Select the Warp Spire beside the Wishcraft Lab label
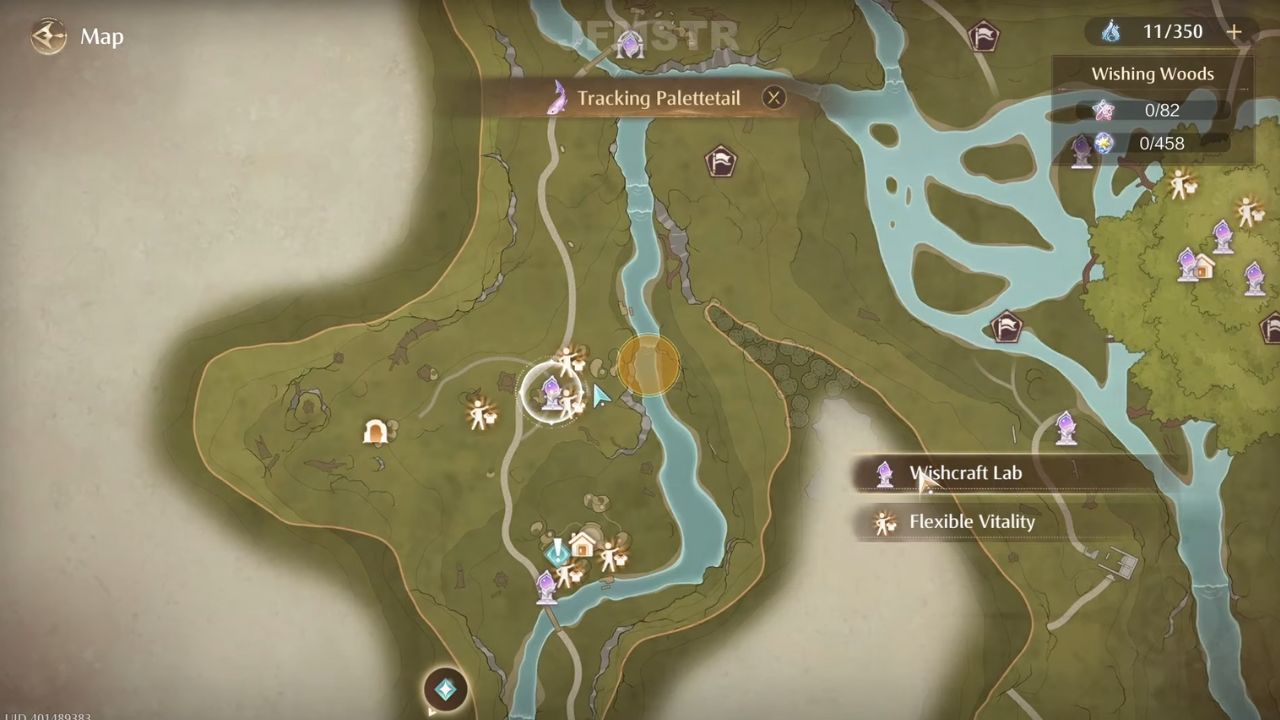Viewport: 1280px width, 720px height. [884, 473]
